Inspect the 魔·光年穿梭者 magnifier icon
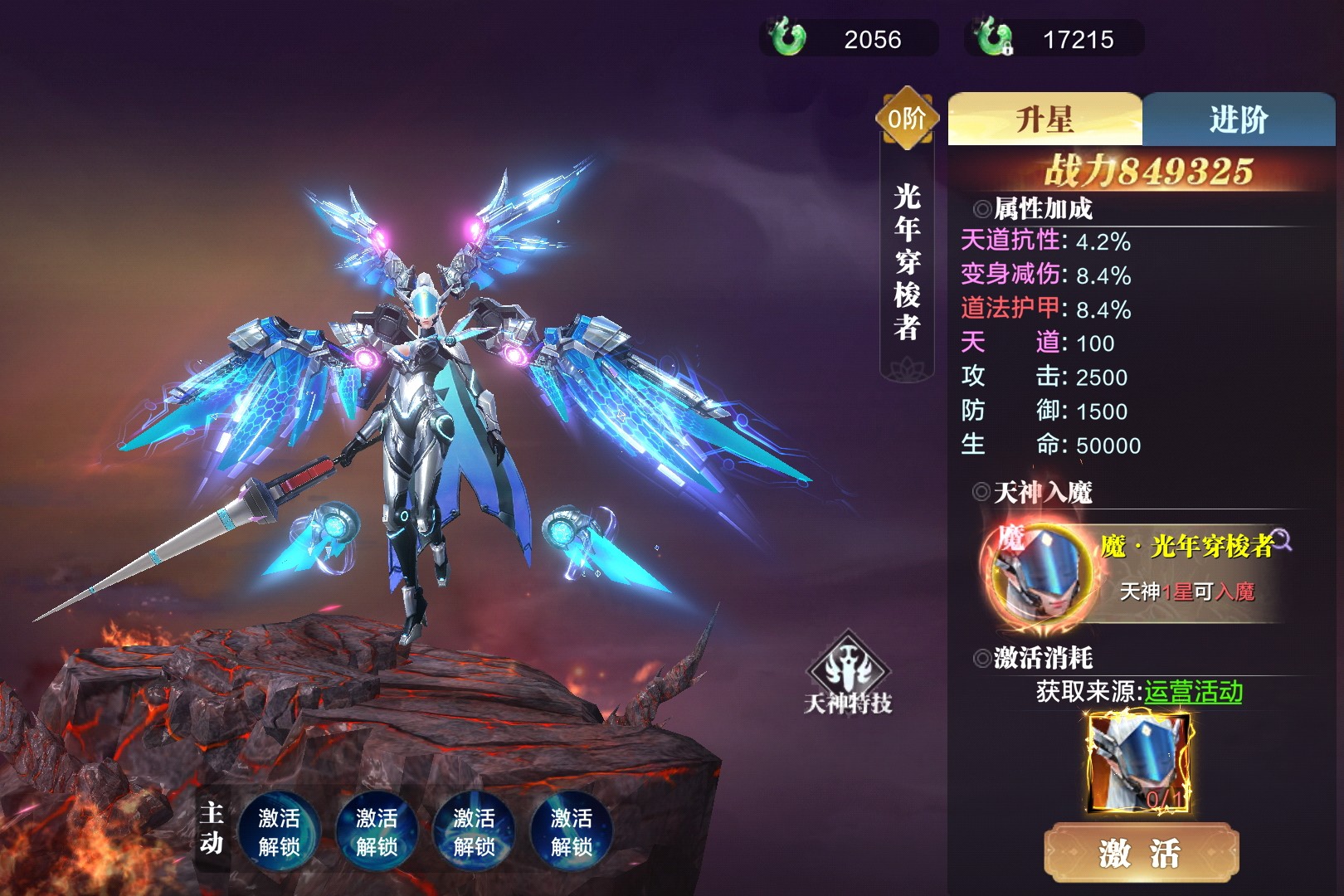The width and height of the screenshot is (1344, 896). (1282, 540)
